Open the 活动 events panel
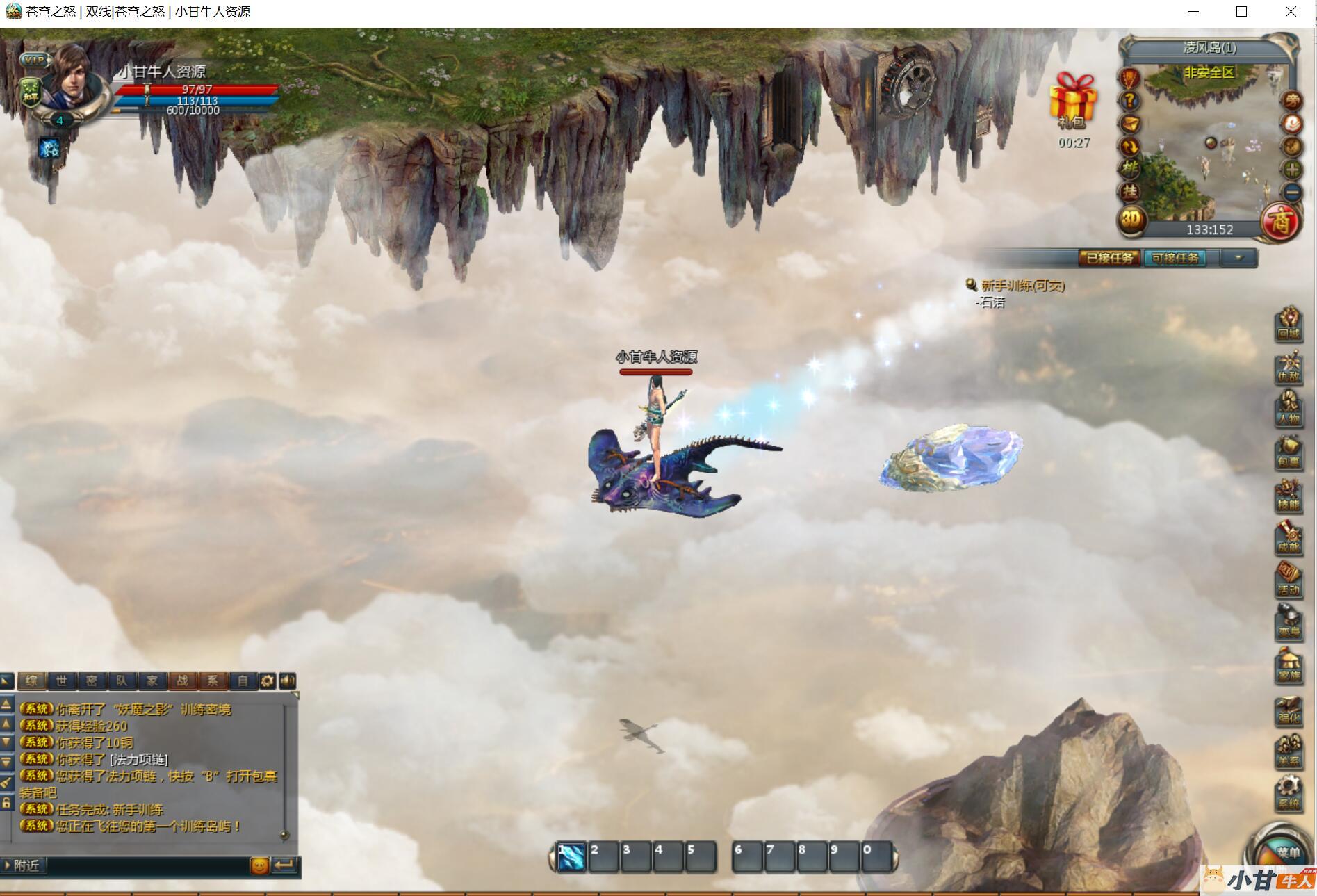Screen dimensions: 1317x896 point(1289,580)
